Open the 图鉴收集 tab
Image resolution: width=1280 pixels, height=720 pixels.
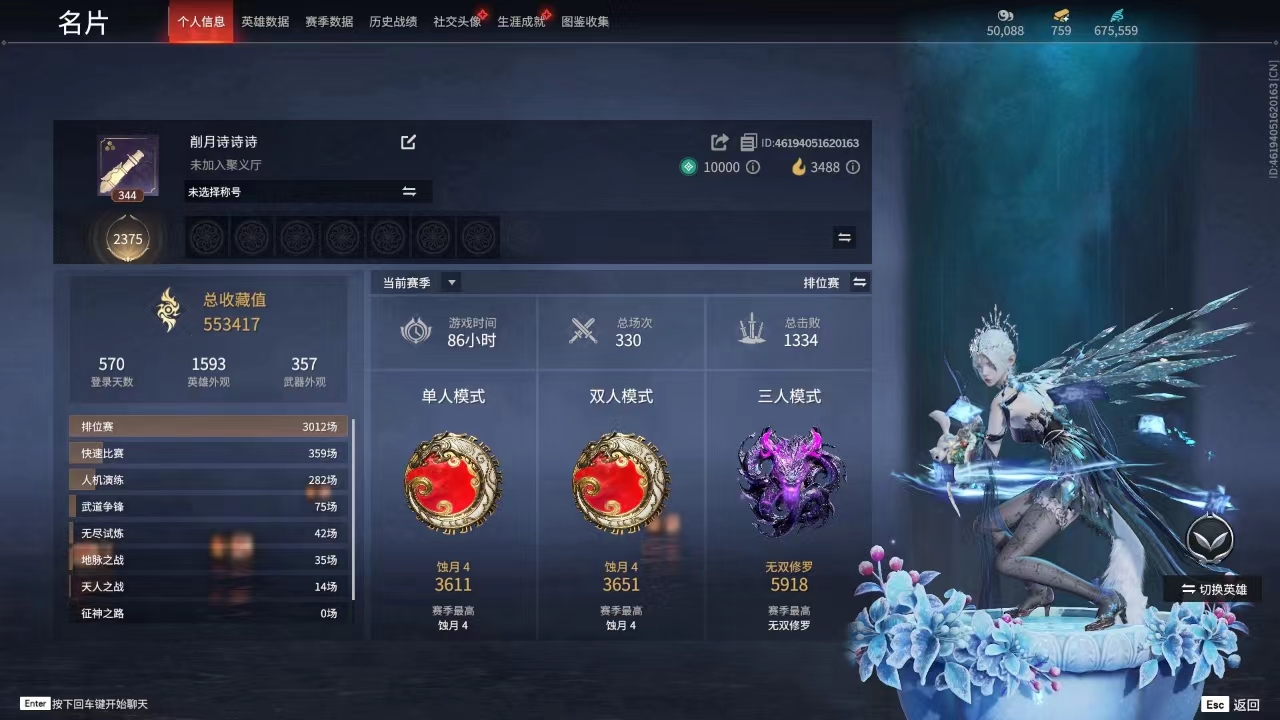coord(588,20)
